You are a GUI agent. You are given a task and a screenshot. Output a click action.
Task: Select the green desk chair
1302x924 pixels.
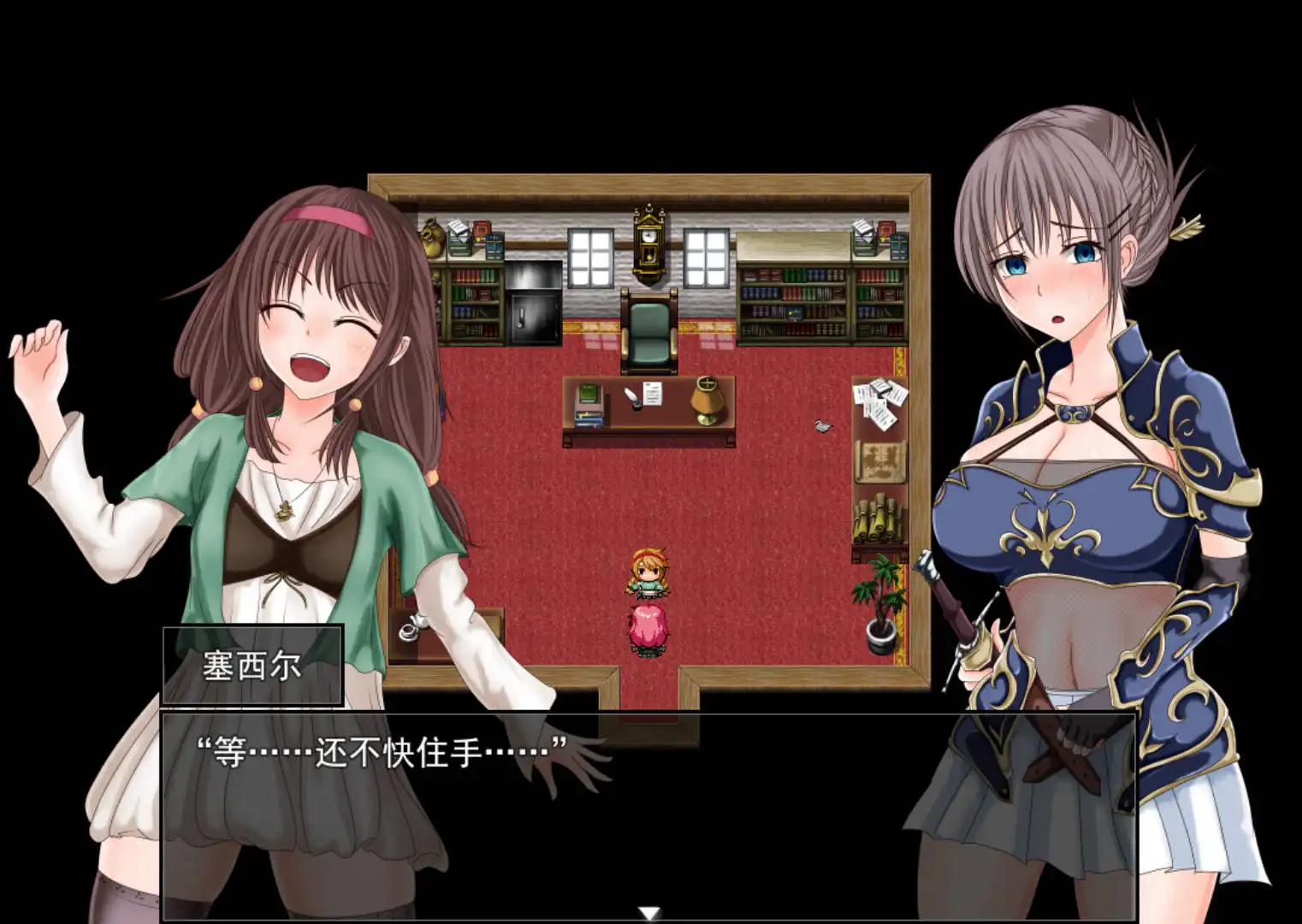648,325
